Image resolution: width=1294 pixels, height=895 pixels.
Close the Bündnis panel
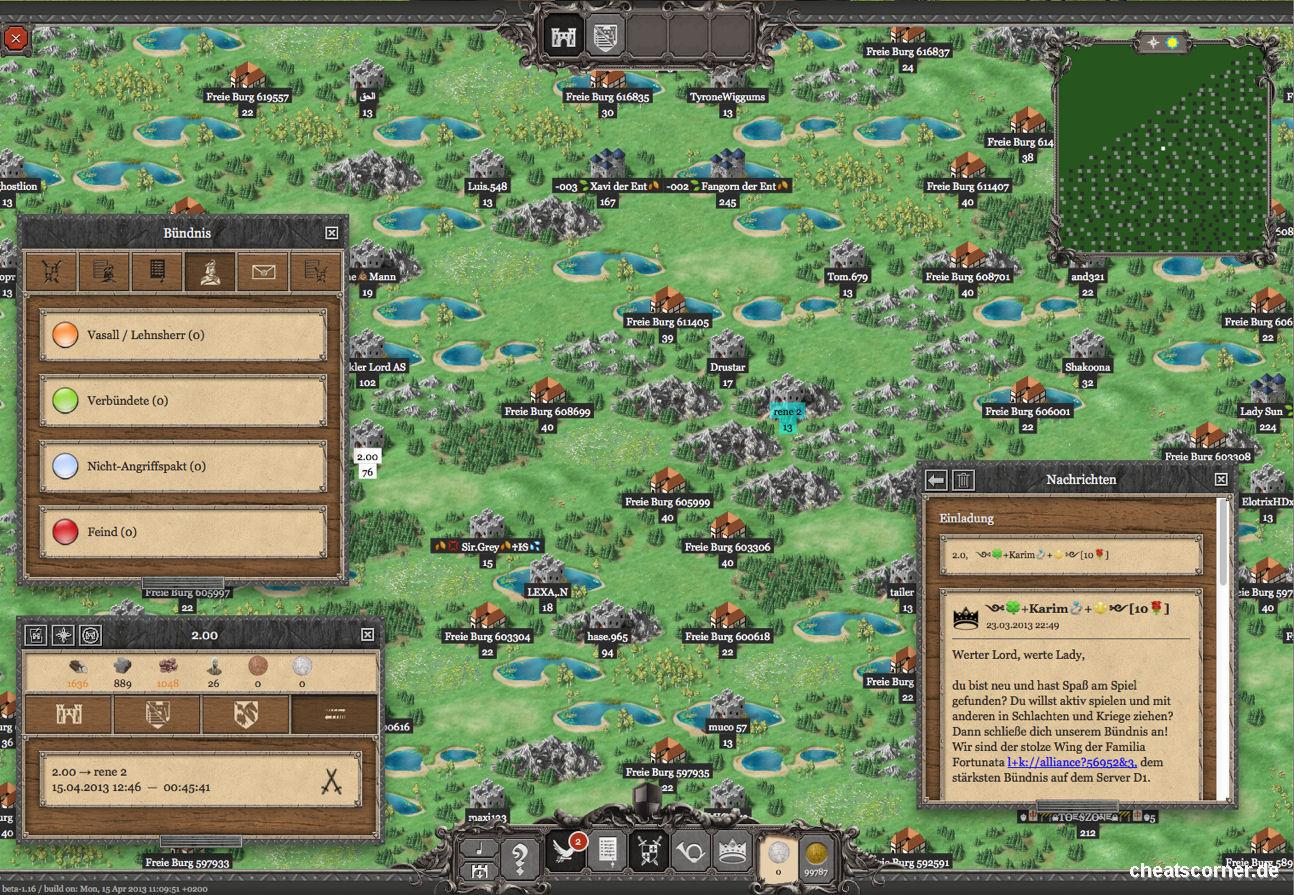pos(332,233)
